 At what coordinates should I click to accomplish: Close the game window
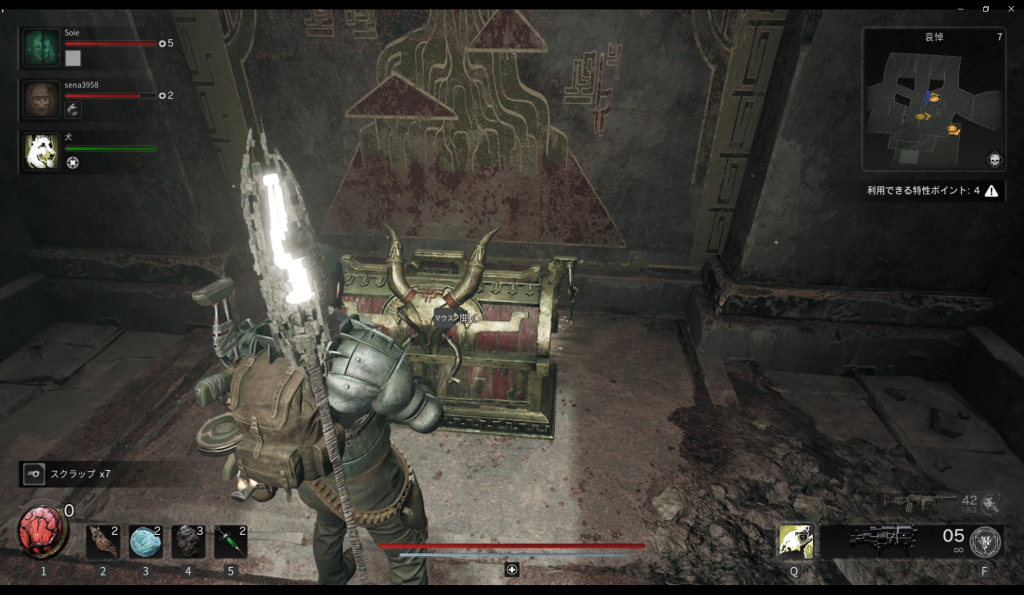click(1010, 8)
